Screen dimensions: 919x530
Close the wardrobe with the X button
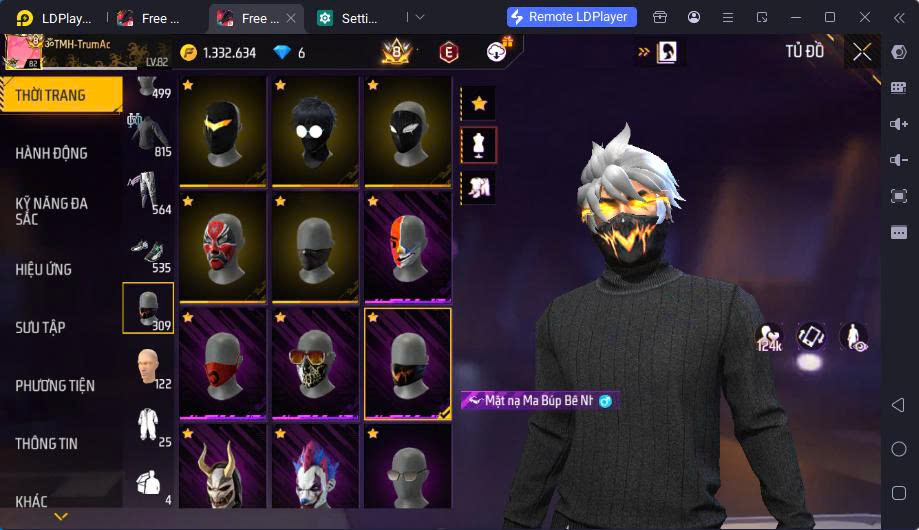862,52
